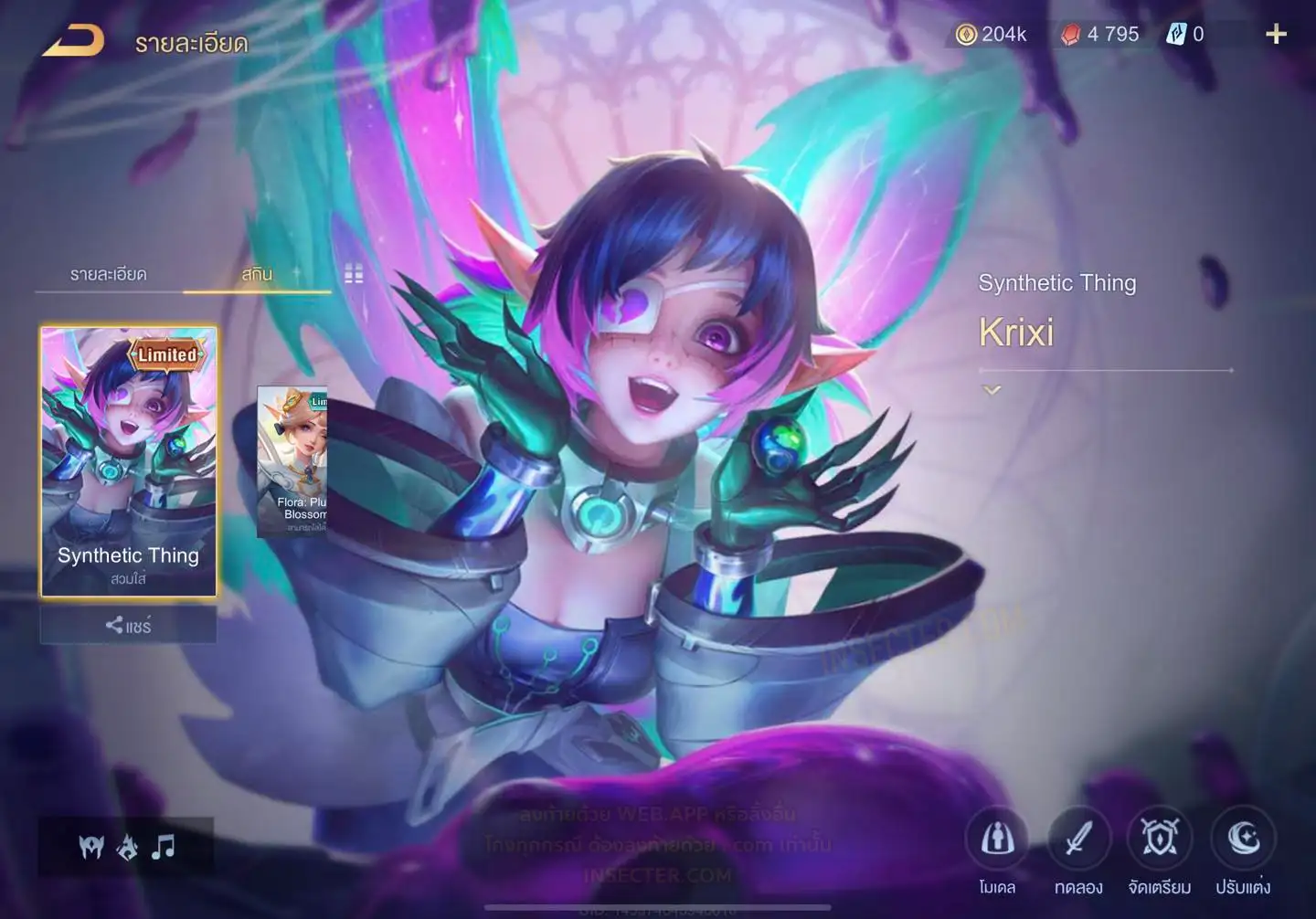Choose the Flora: Plum Blossom skin card
This screenshot has height=919, width=1316.
coord(292,461)
